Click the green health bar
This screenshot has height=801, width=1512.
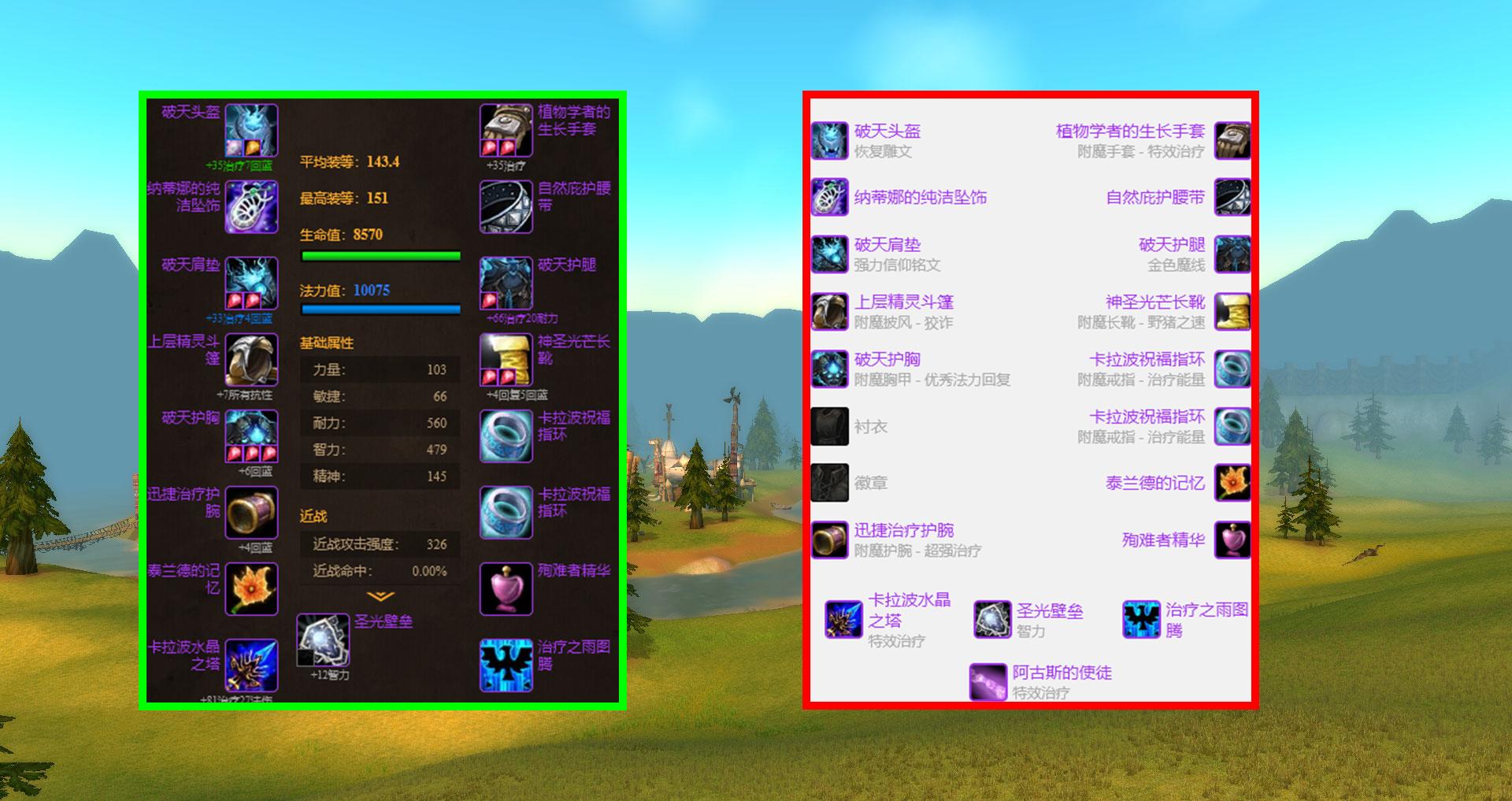380,254
